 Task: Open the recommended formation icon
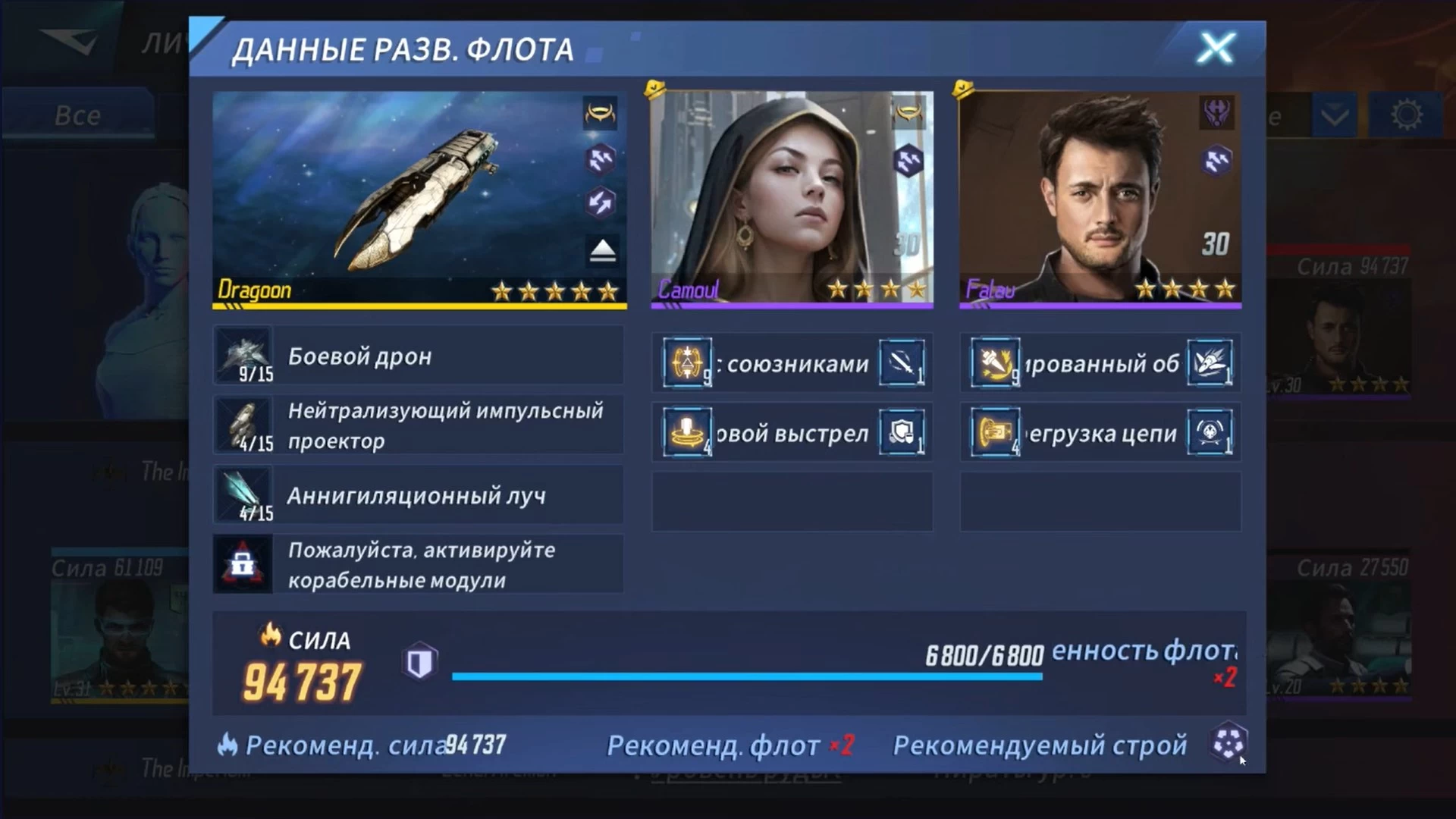(x=1228, y=743)
